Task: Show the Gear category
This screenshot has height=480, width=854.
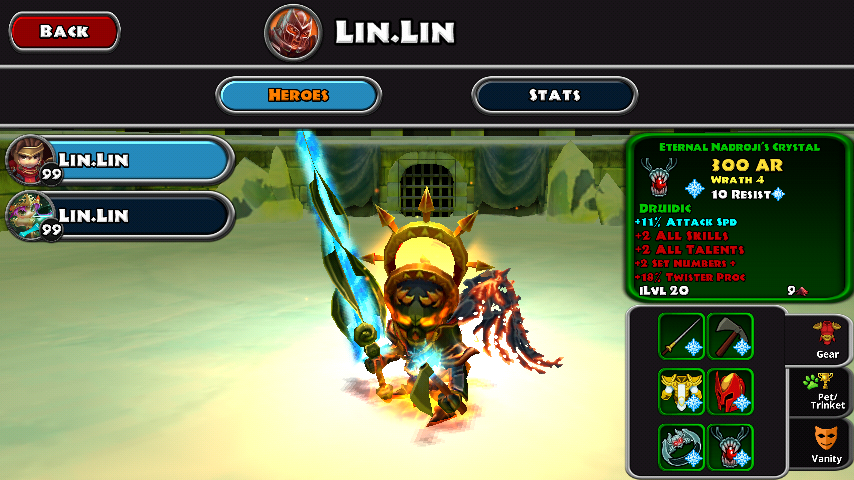Action: [x=827, y=340]
